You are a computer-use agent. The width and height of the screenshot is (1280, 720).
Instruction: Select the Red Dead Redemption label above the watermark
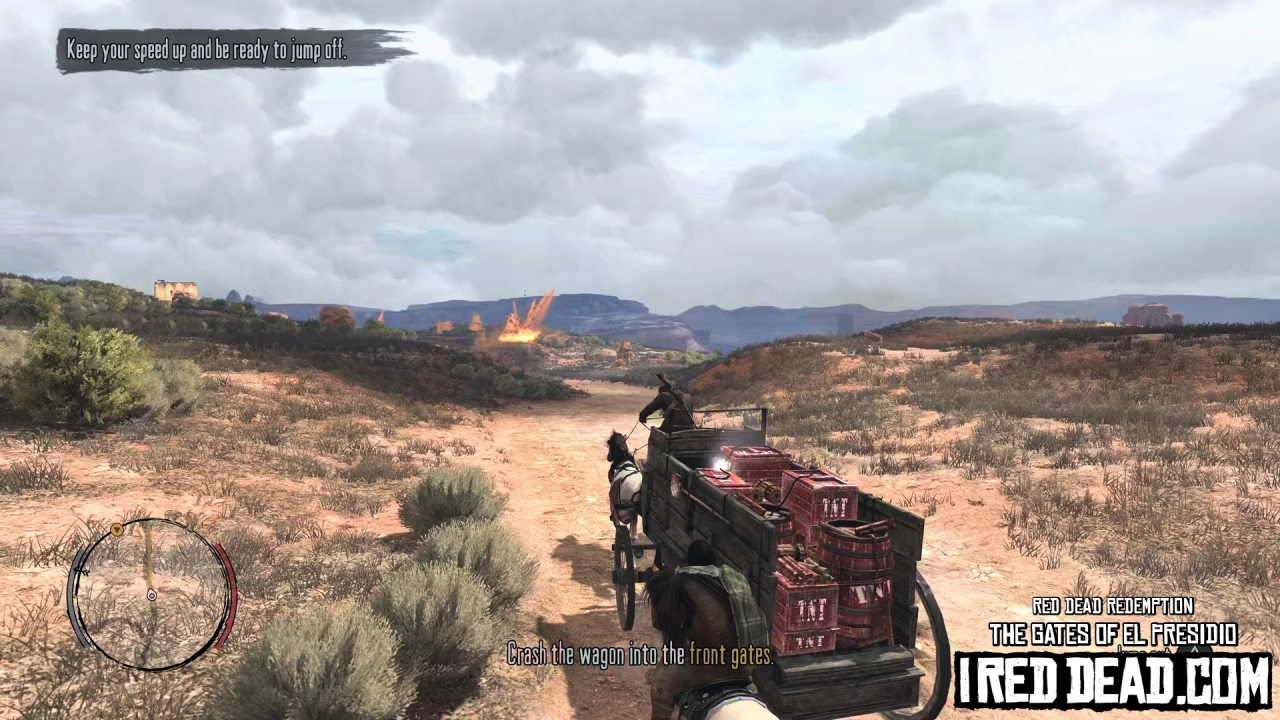(1113, 606)
